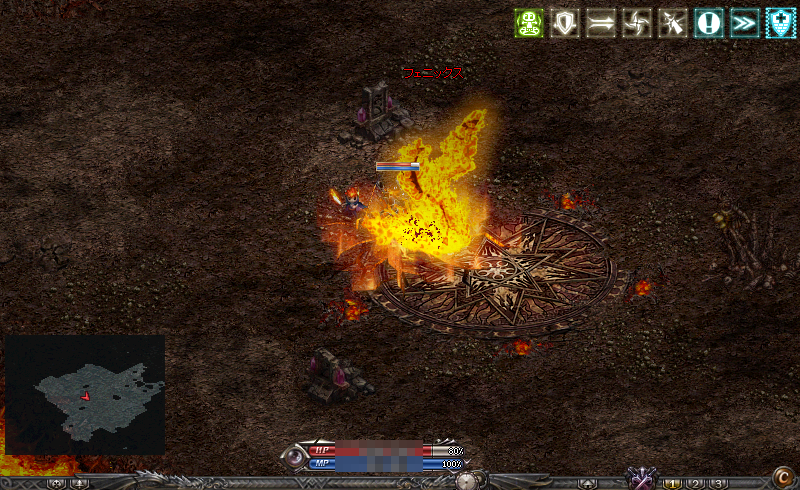Activate the double chevron haste icon

(x=744, y=23)
